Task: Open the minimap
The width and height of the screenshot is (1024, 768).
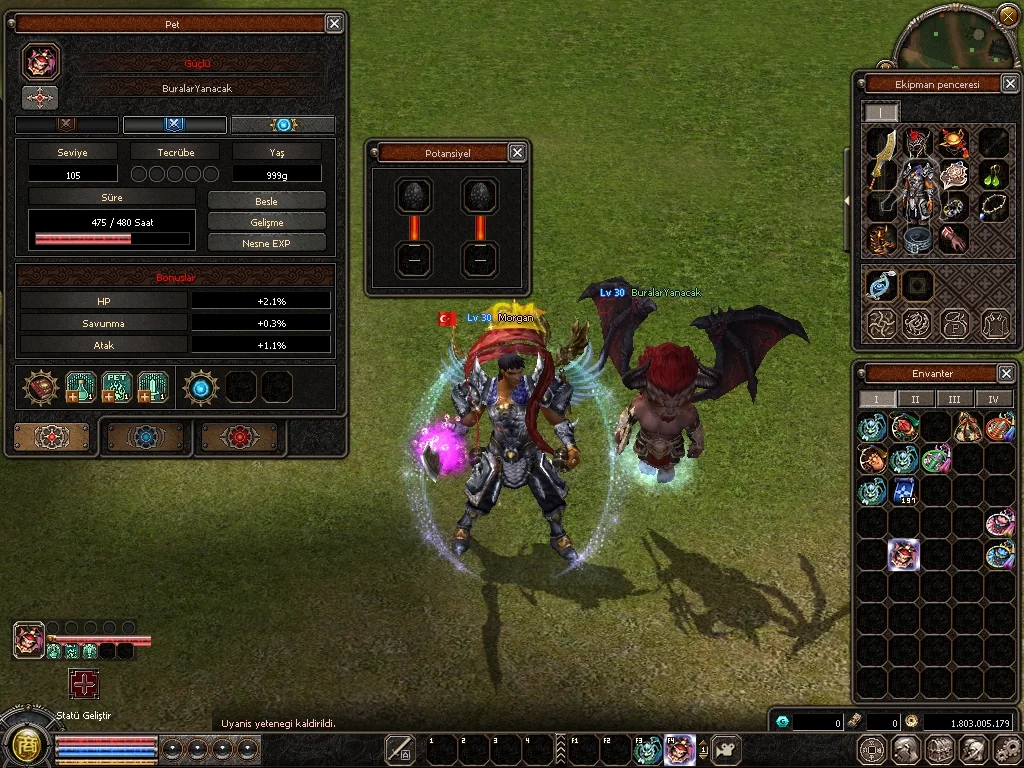Action: pos(954,38)
